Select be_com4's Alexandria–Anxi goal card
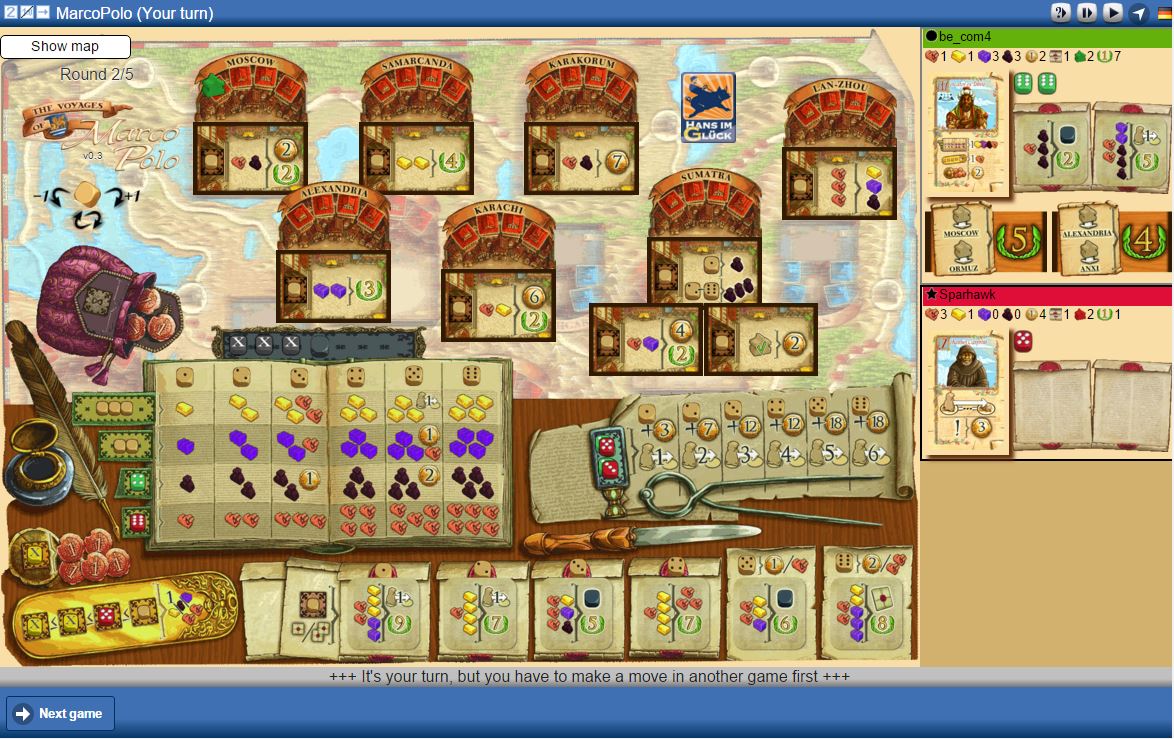Image resolution: width=1174 pixels, height=739 pixels. tap(1111, 241)
